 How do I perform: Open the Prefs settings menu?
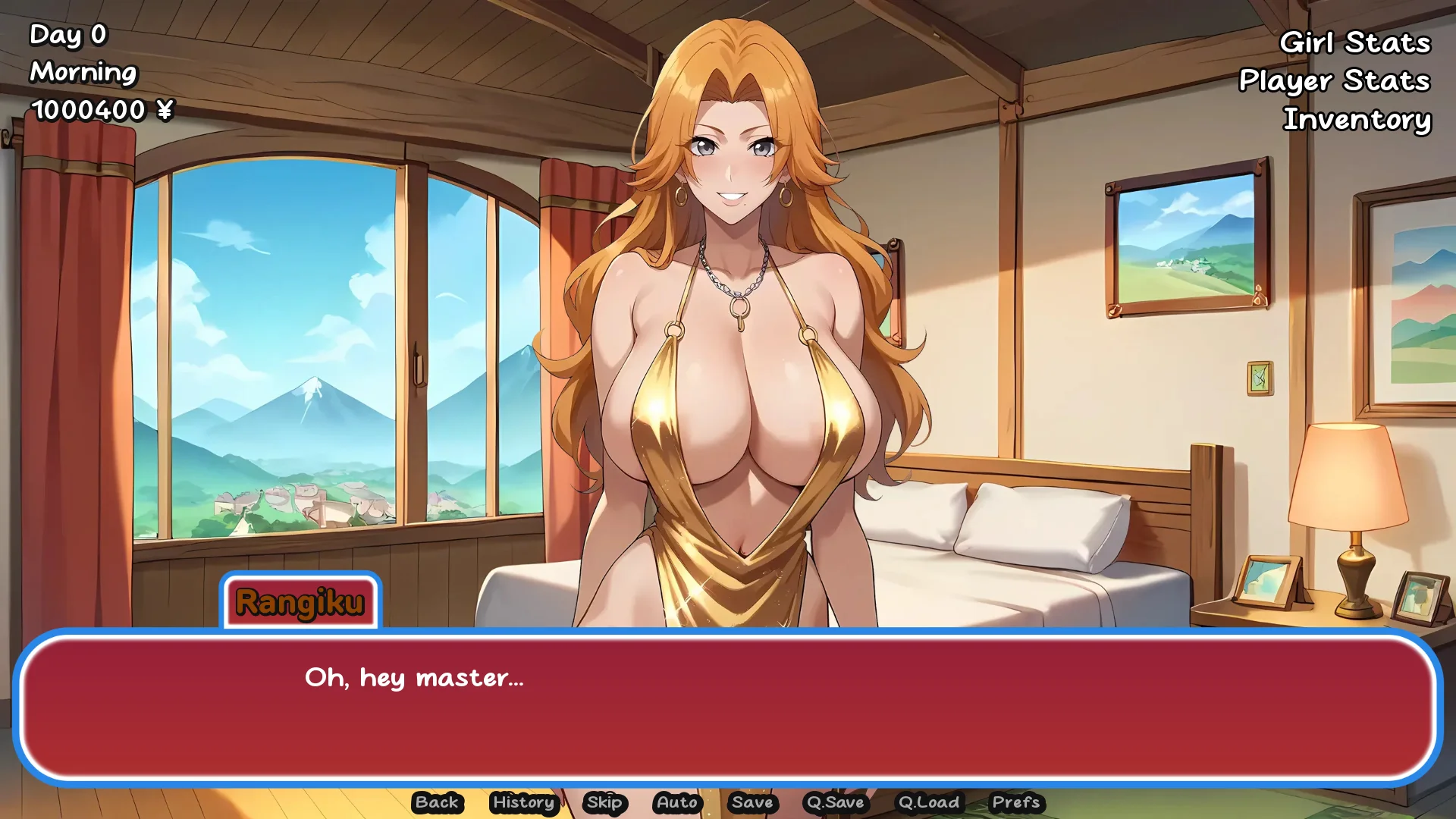tap(1015, 802)
